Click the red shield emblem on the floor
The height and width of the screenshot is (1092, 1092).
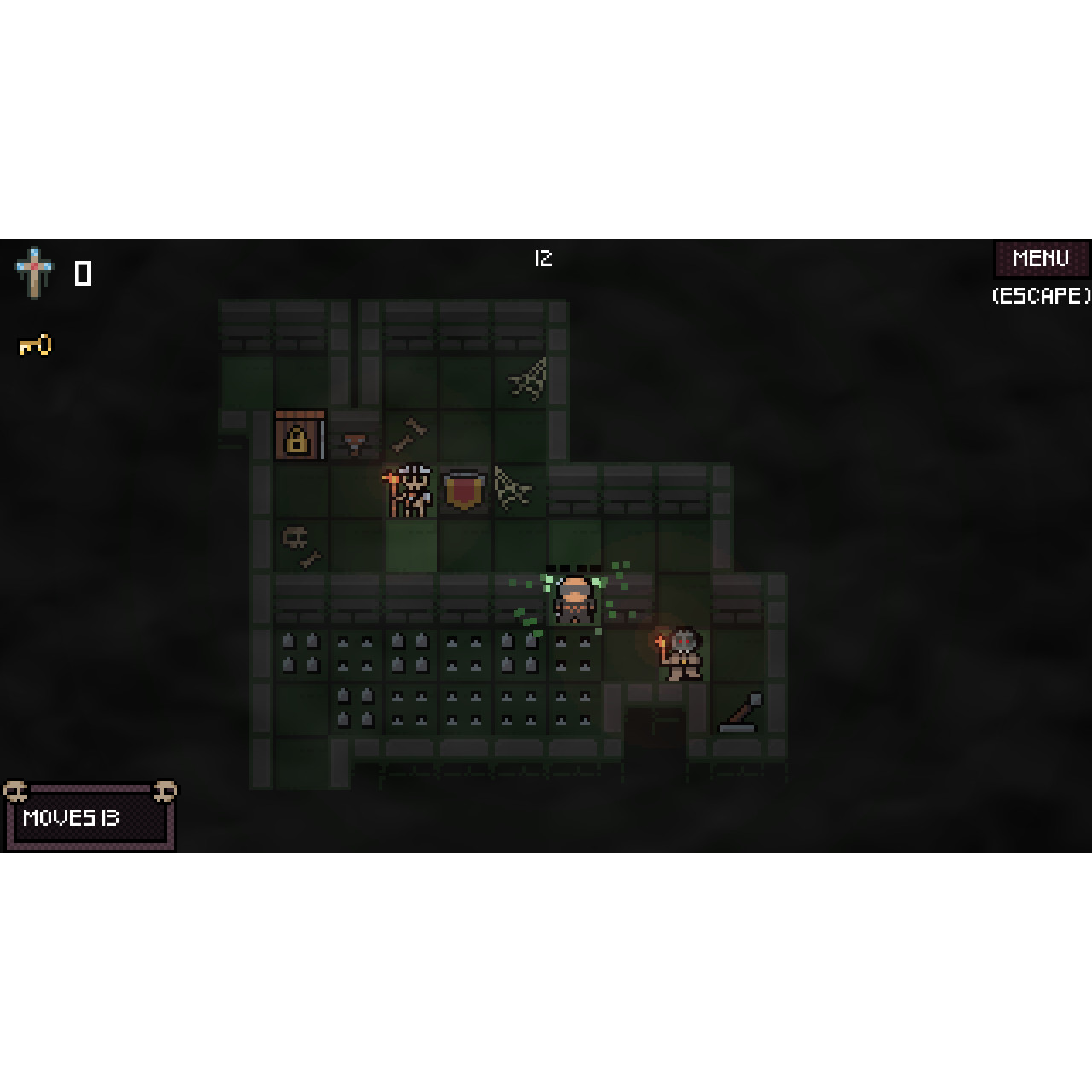[x=465, y=491]
